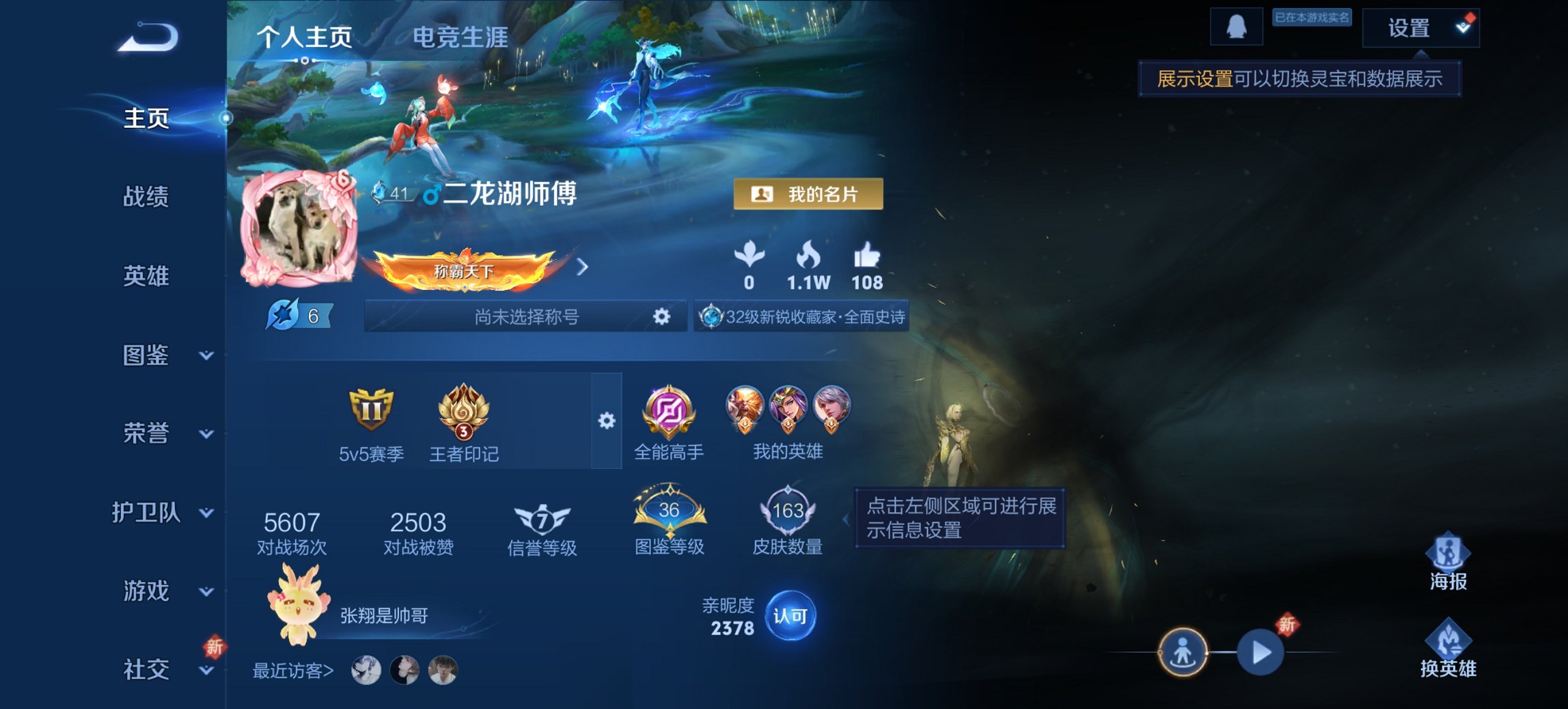
Task: Check the 图鉴等级 level 36 badge
Action: point(670,513)
